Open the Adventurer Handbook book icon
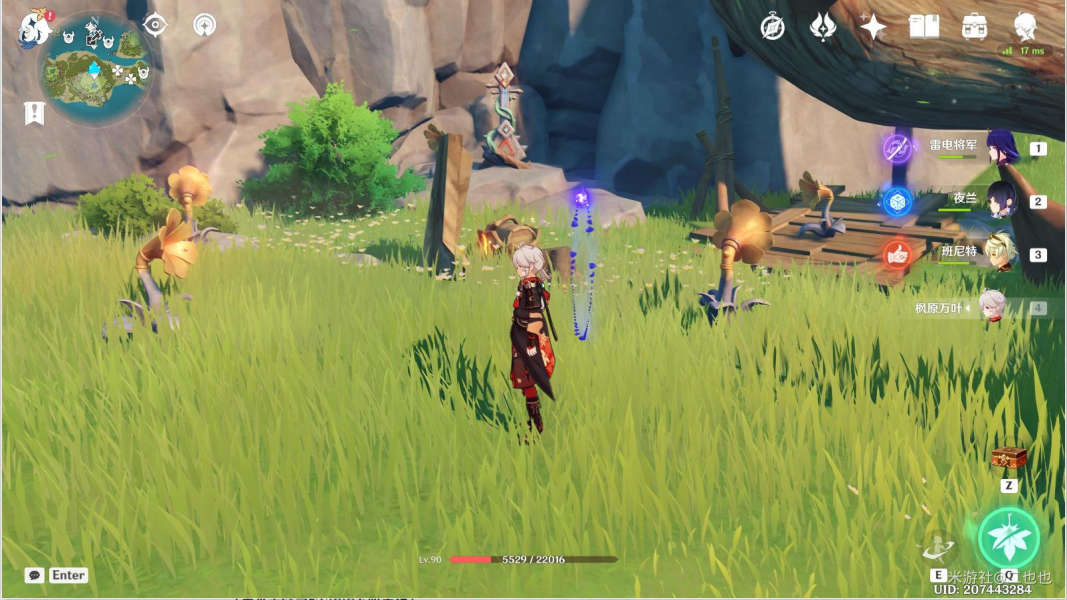 [x=923, y=27]
